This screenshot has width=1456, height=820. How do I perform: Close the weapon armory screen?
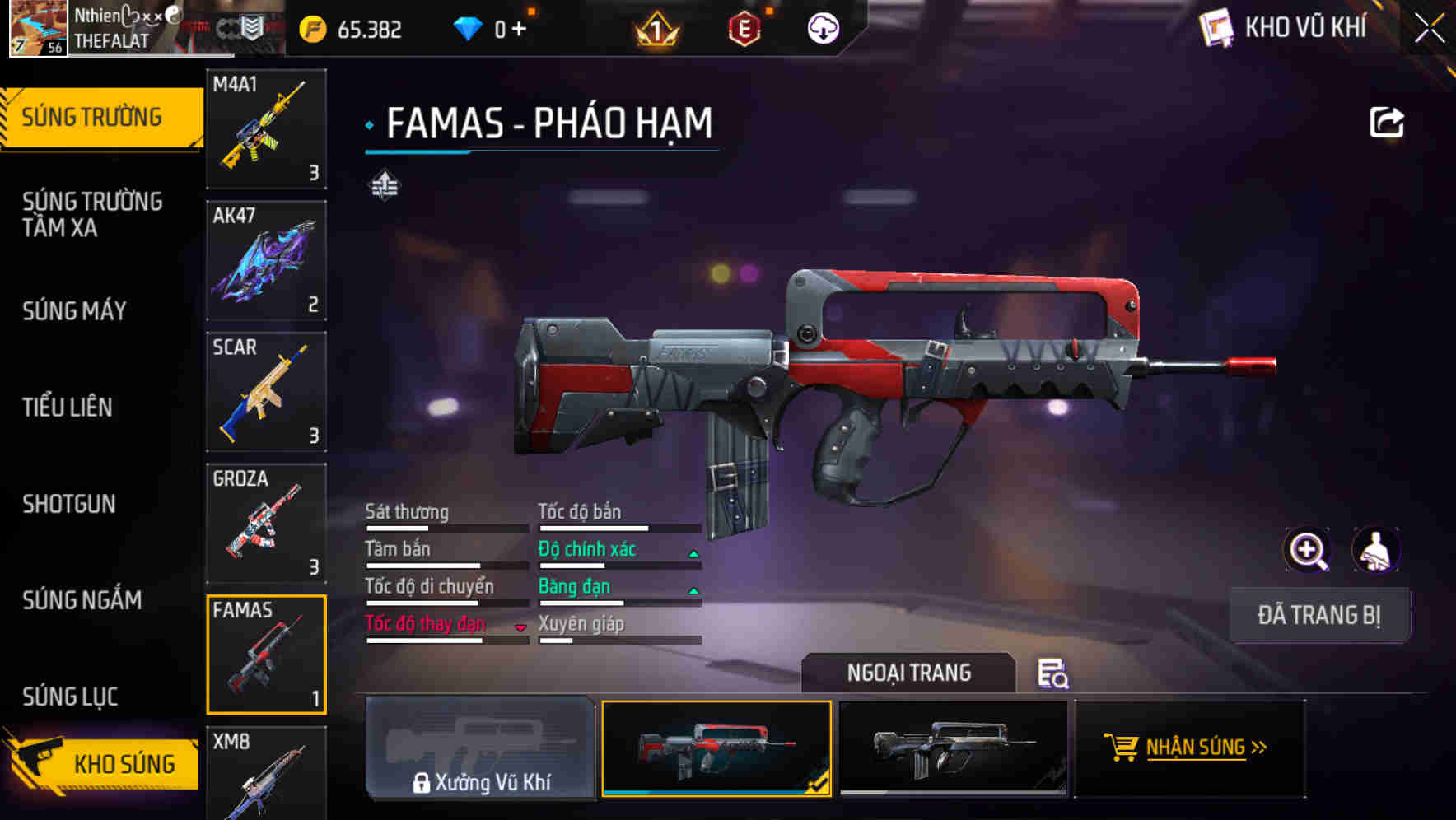[x=1429, y=29]
